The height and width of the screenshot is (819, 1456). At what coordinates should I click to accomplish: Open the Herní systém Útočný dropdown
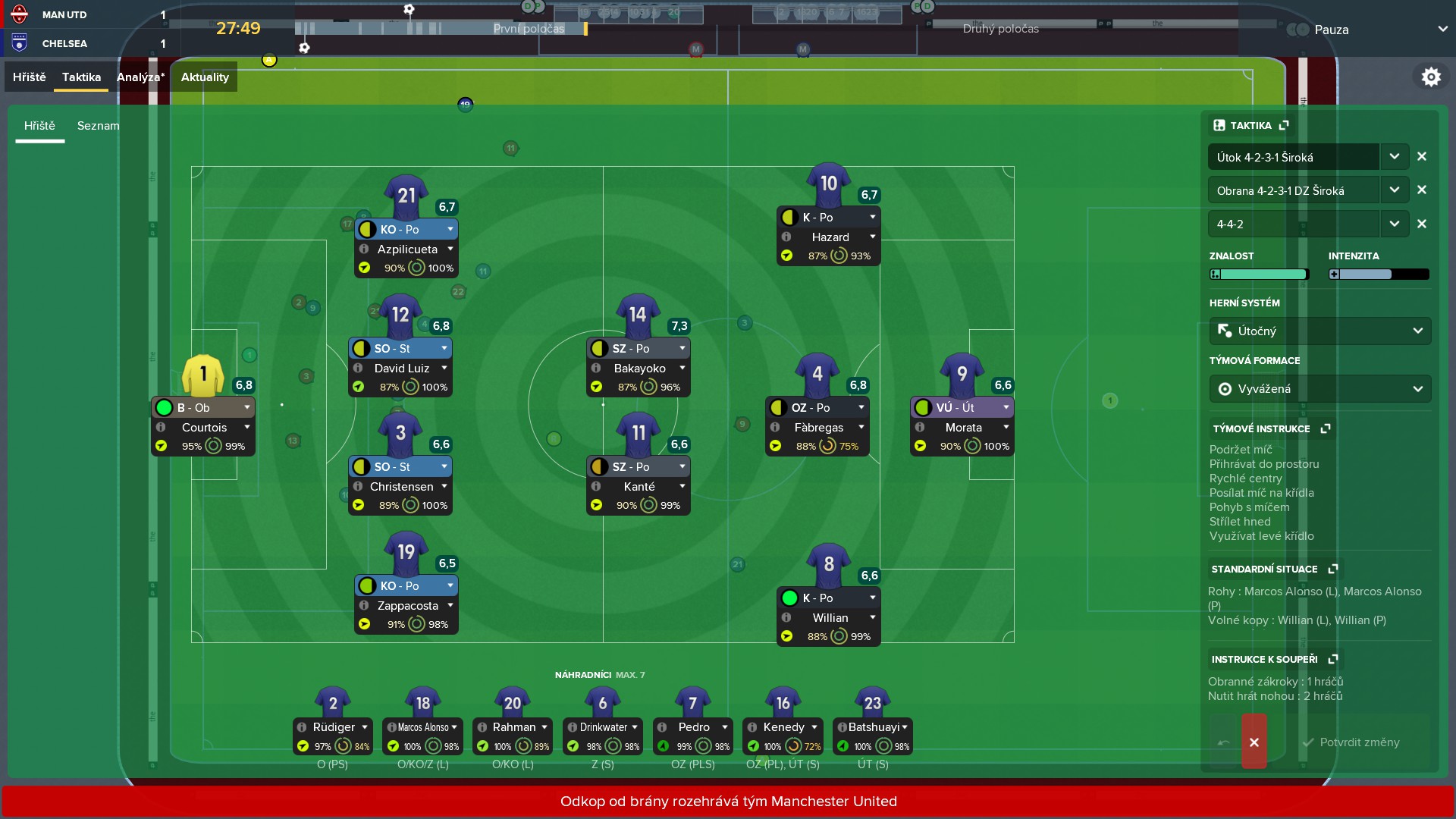pyautogui.click(x=1417, y=331)
